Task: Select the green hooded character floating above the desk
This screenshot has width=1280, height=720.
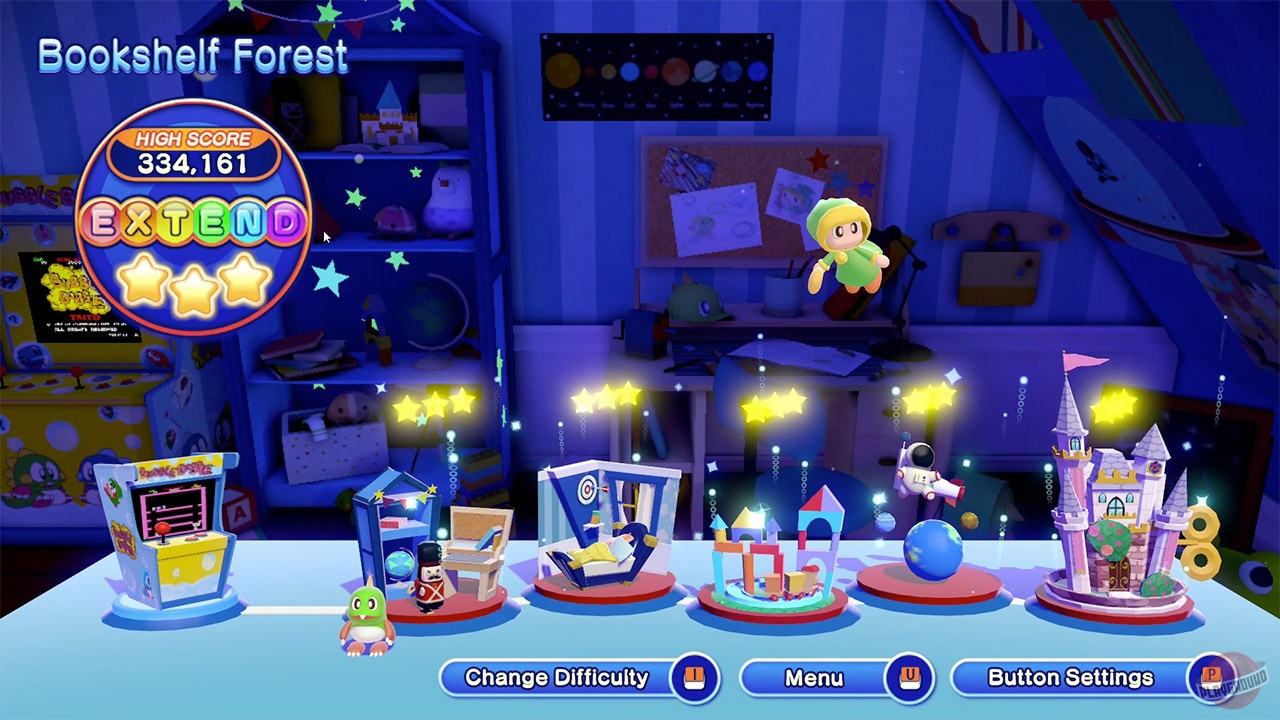Action: click(845, 245)
